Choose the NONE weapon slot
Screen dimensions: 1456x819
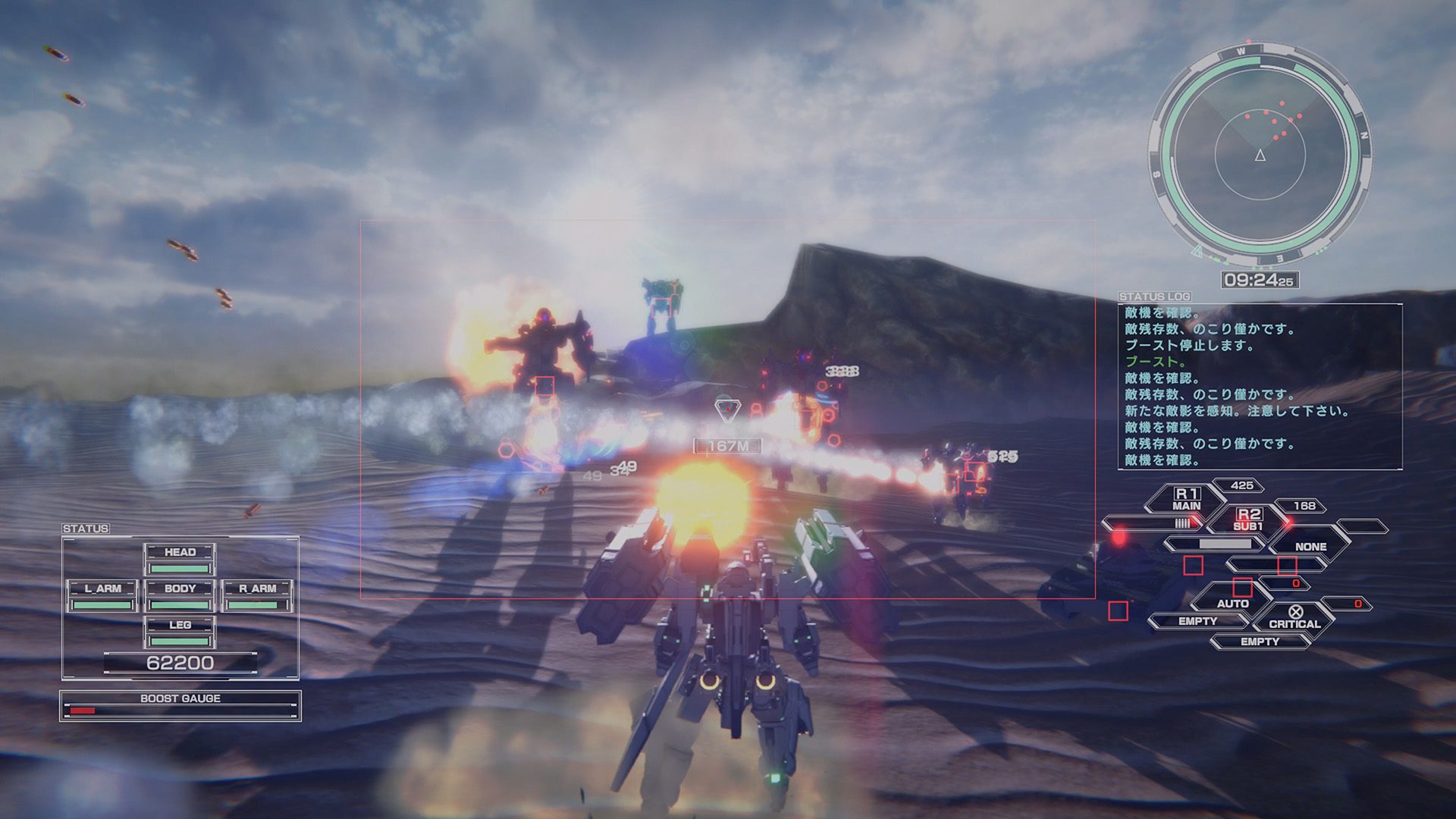[1310, 546]
